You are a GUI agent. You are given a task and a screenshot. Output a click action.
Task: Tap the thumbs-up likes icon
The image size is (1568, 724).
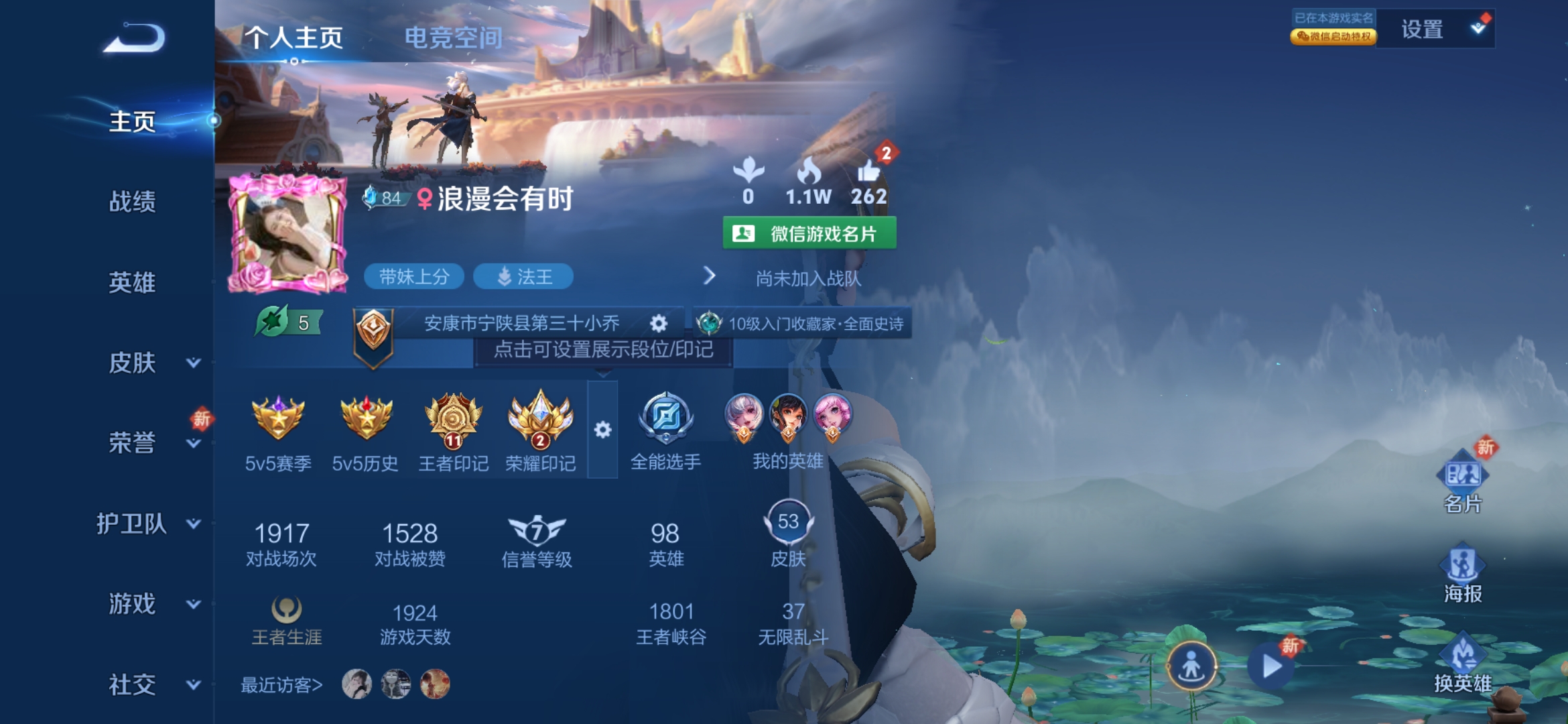tap(868, 173)
